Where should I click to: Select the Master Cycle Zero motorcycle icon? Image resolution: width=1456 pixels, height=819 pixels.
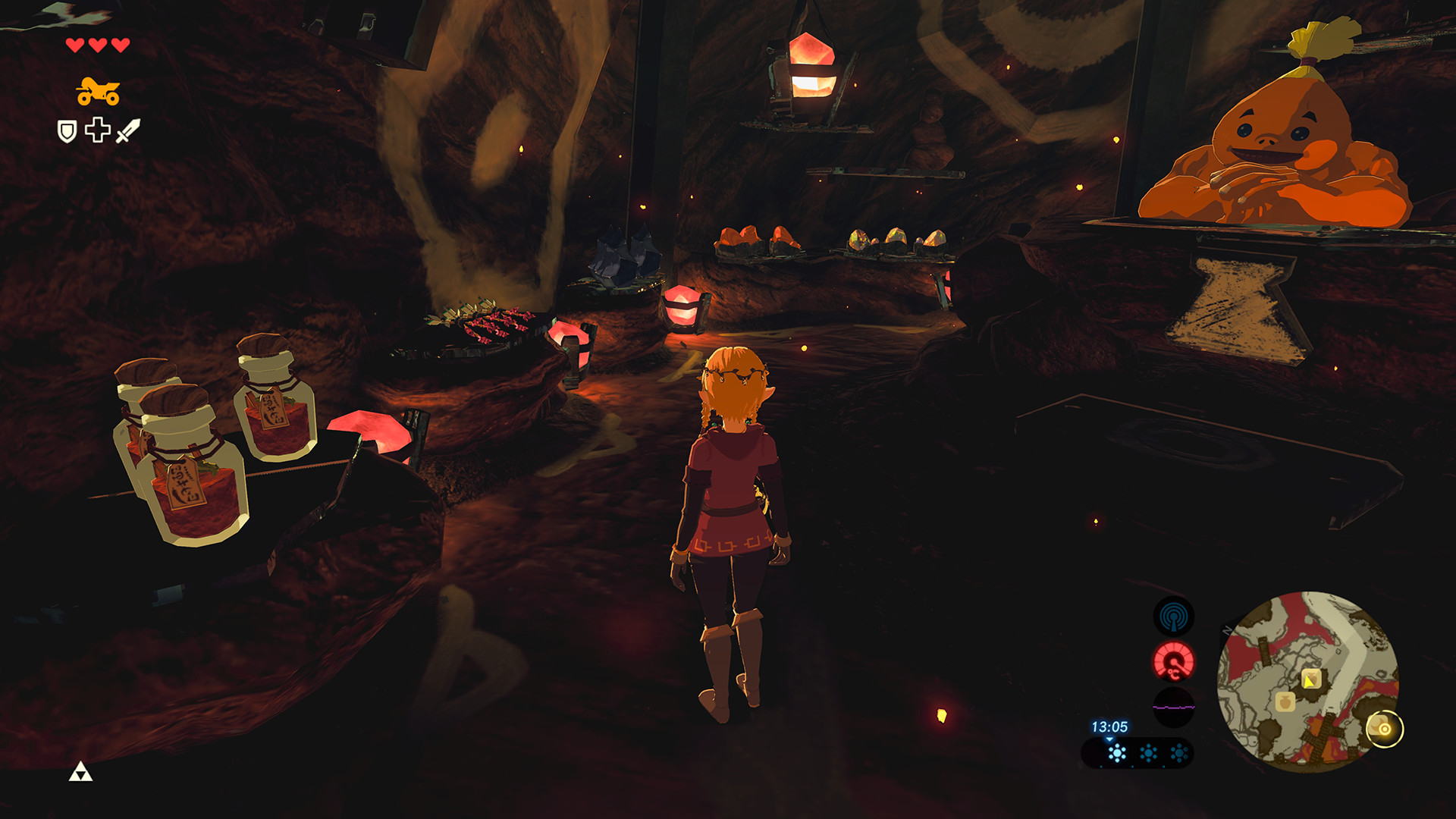[x=99, y=91]
